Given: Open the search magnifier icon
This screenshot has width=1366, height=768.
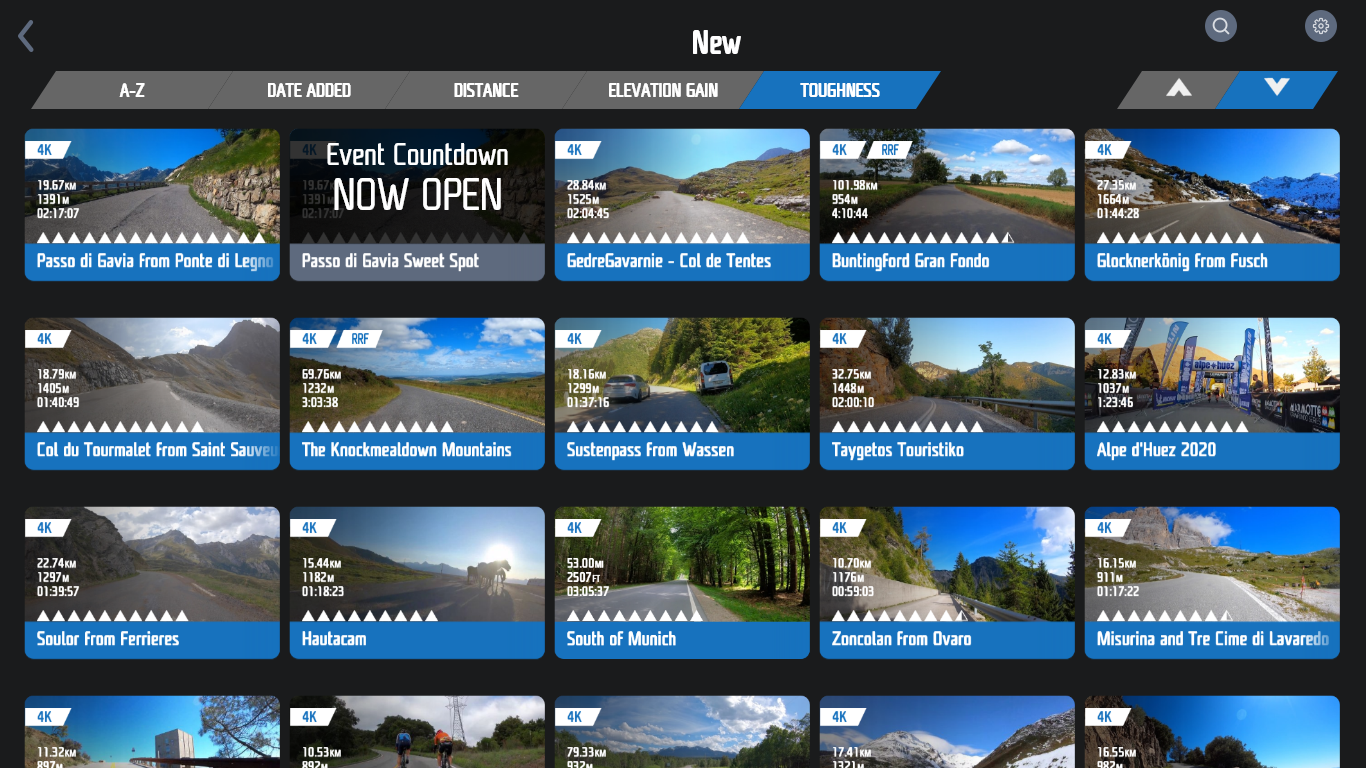Looking at the screenshot, I should tap(1220, 26).
